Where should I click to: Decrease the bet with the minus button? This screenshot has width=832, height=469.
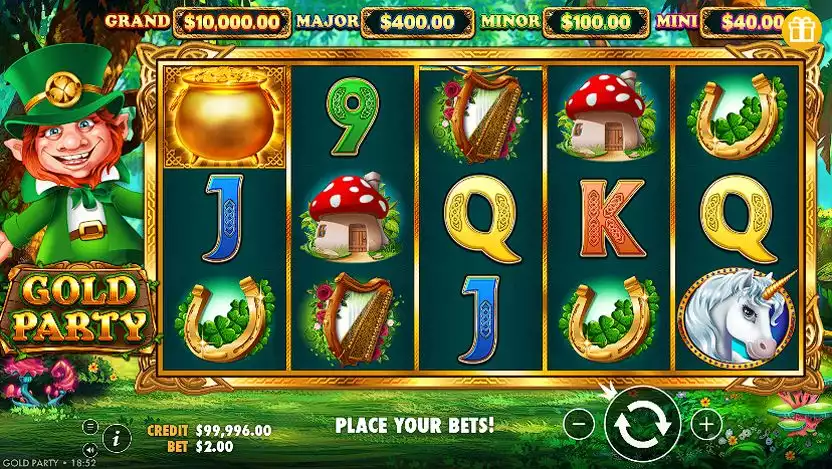(x=579, y=424)
